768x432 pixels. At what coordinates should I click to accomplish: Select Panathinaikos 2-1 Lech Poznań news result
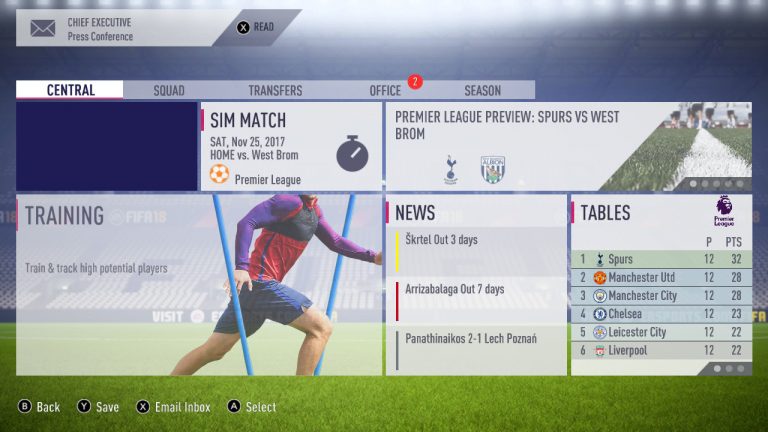(476, 349)
